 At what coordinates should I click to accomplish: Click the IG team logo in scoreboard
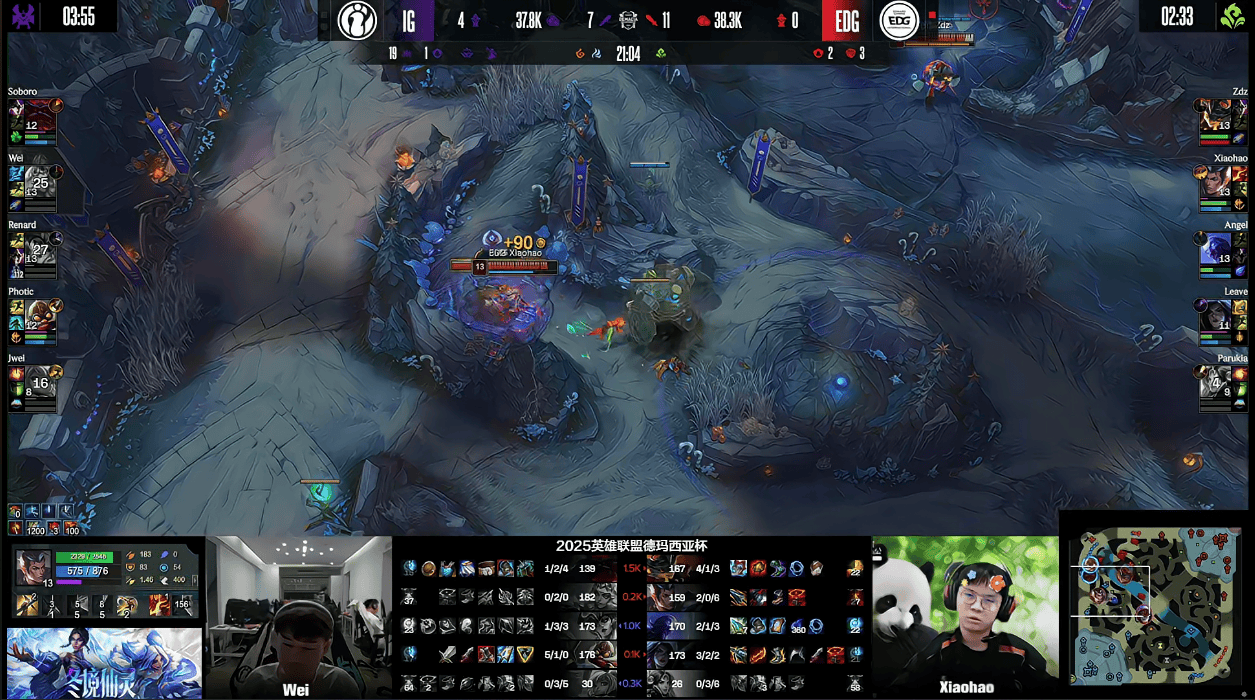(357, 20)
